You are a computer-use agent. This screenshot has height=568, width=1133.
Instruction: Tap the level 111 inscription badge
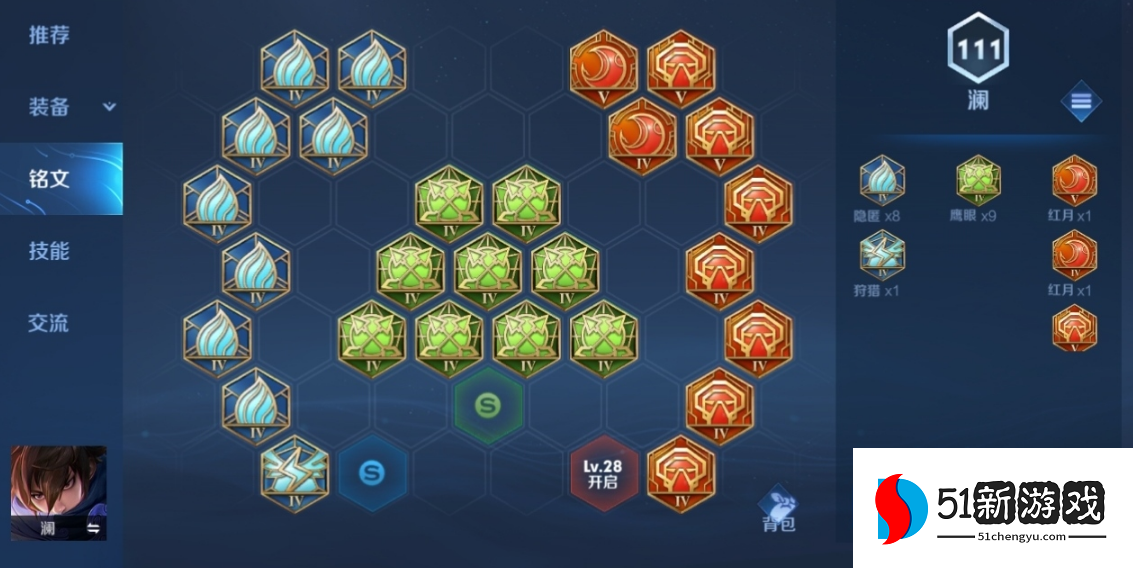977,48
